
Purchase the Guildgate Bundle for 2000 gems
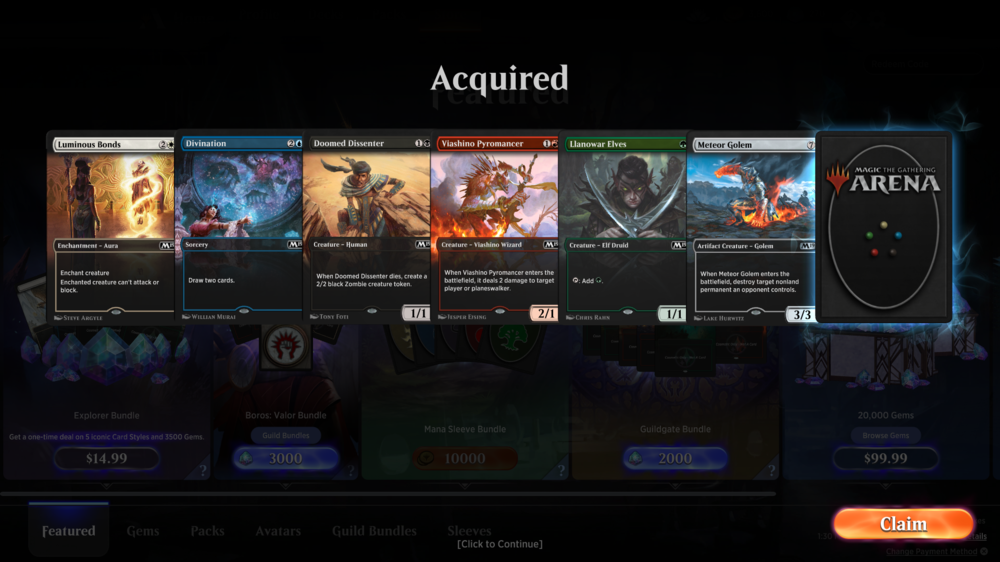point(675,459)
